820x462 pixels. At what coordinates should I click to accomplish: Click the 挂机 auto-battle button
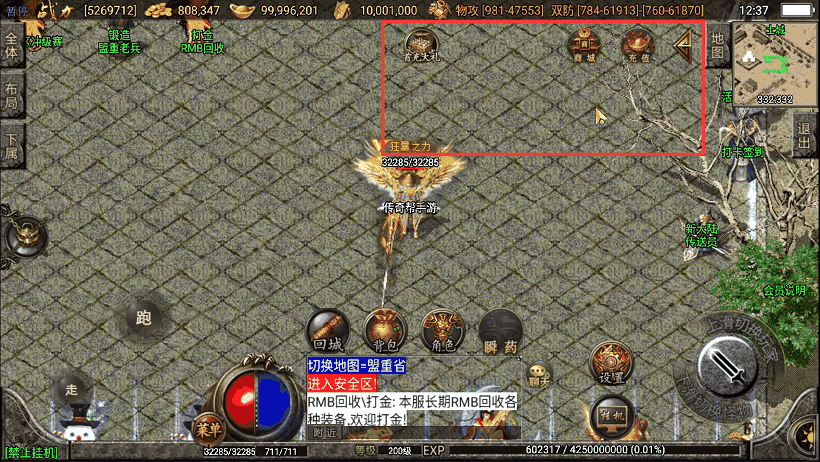(610, 416)
